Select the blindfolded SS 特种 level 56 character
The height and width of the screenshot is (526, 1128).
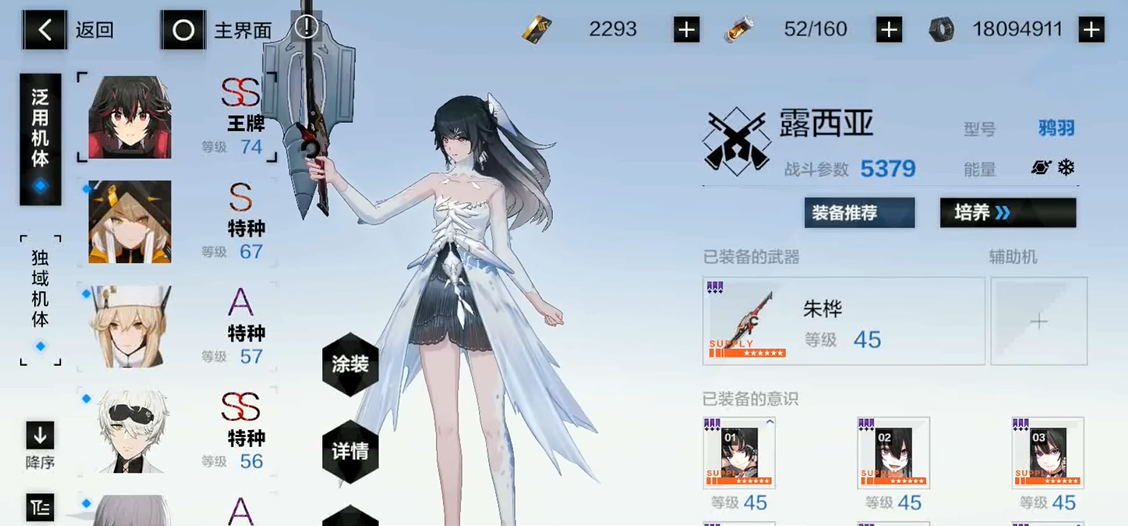(x=176, y=431)
